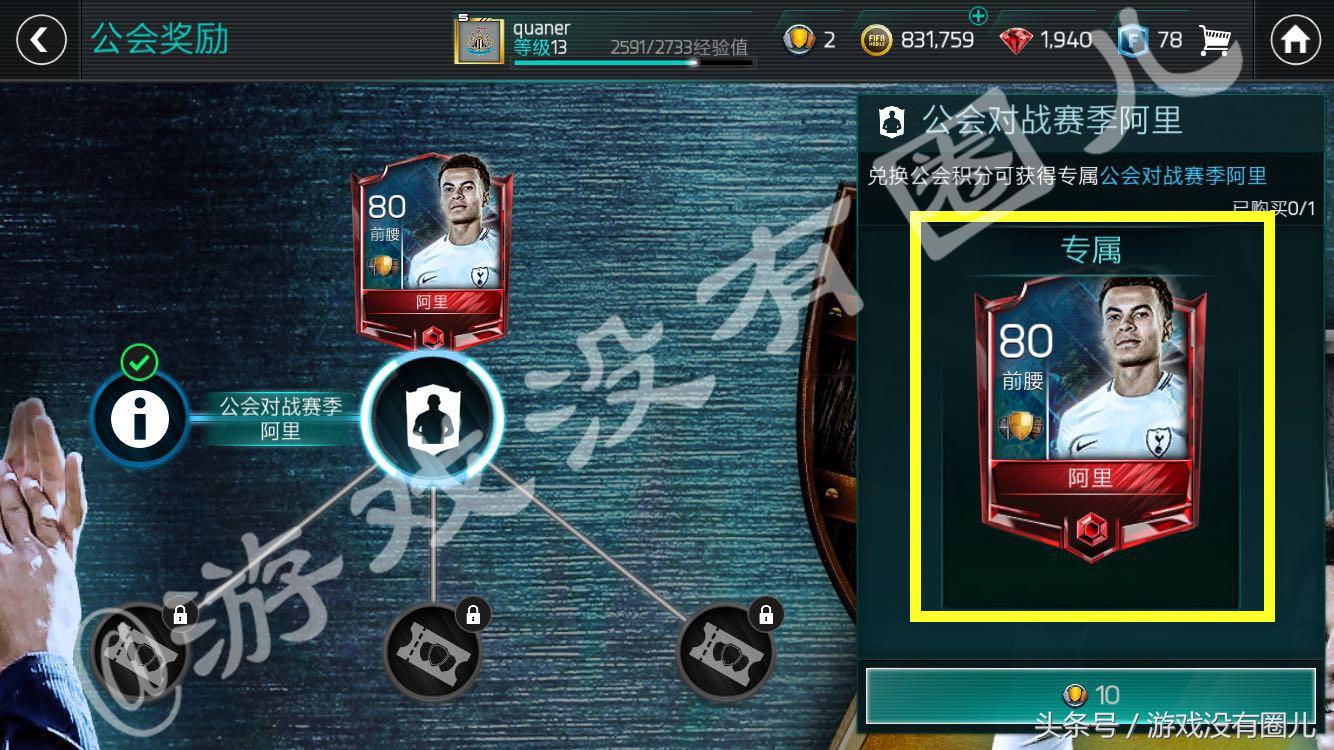Click the guild shield coin showing 2
This screenshot has height=750, width=1334.
pos(800,40)
